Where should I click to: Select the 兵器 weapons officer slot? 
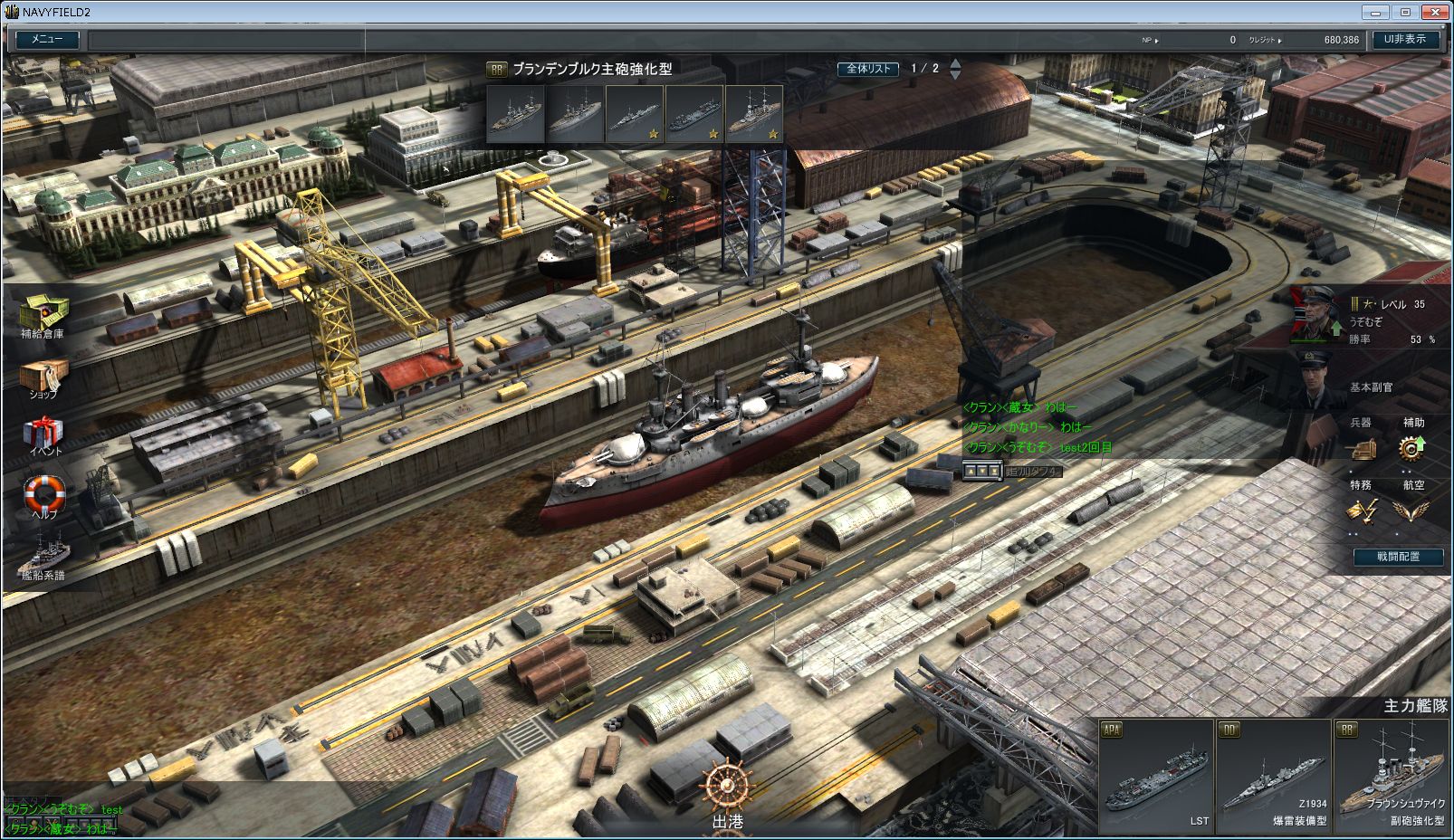1361,447
